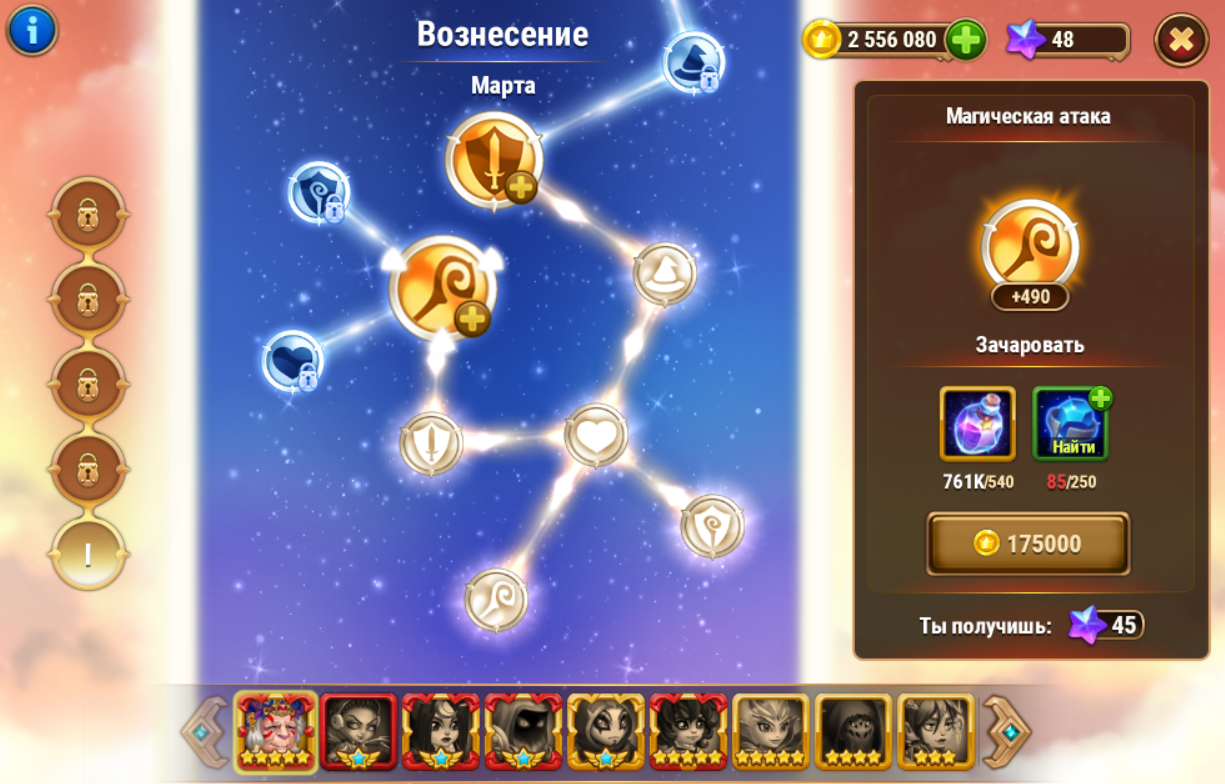The image size is (1225, 784).
Task: Add more gold with the green plus
Action: [x=966, y=40]
